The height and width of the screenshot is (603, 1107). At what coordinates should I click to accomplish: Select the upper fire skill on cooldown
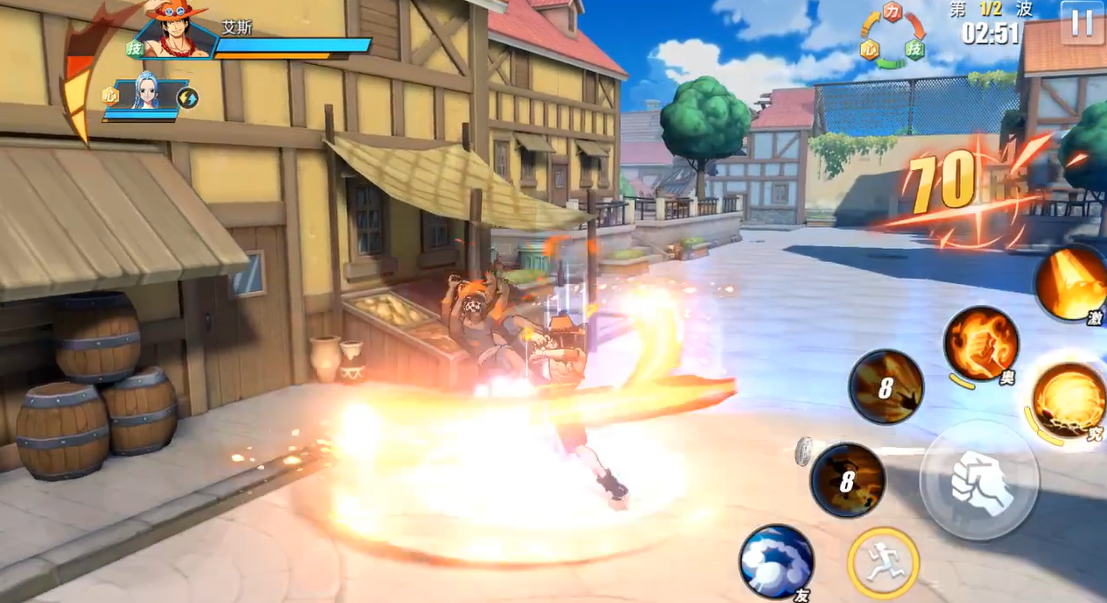click(x=886, y=387)
